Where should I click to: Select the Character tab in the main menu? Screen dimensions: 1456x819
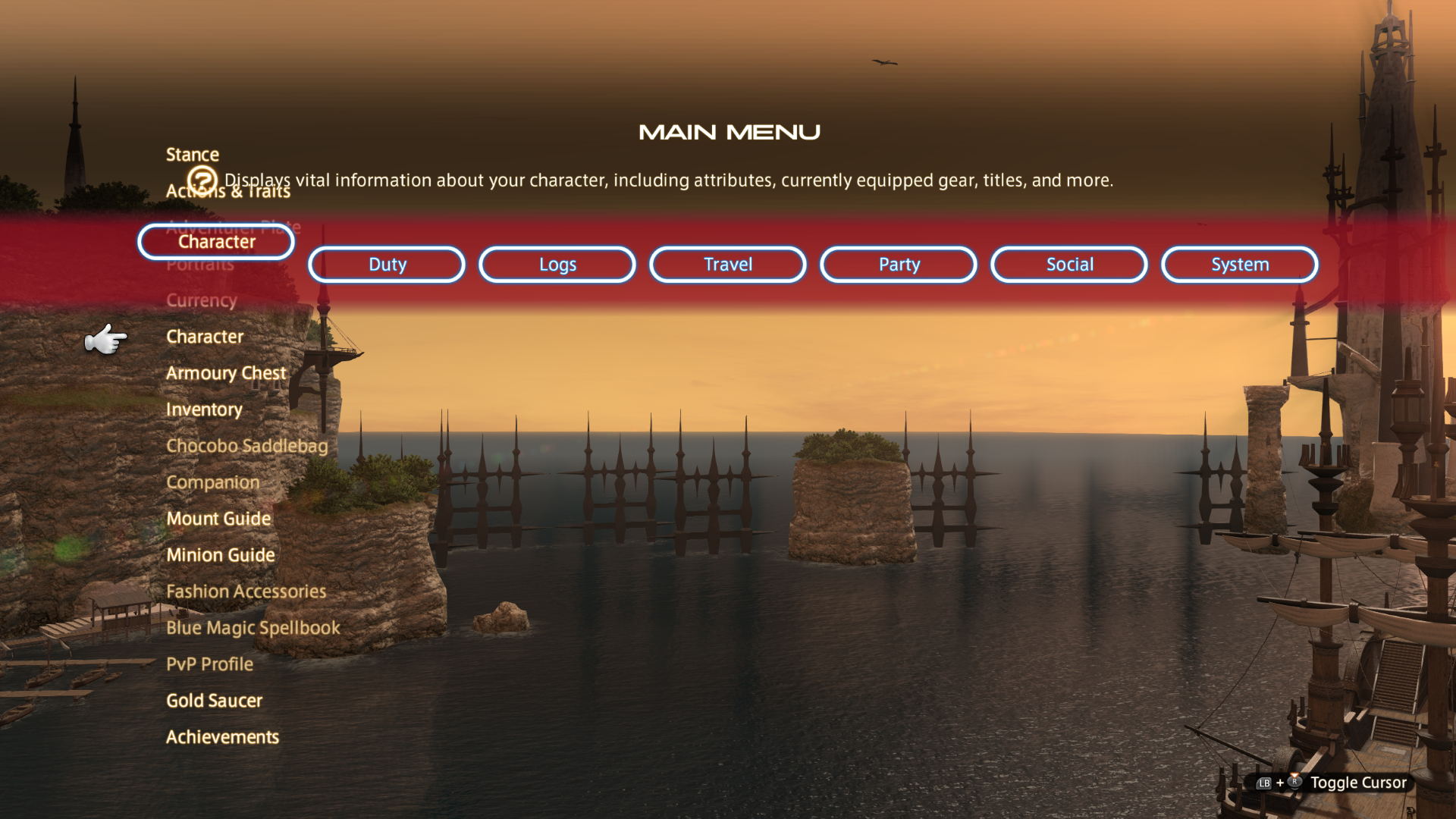215,242
